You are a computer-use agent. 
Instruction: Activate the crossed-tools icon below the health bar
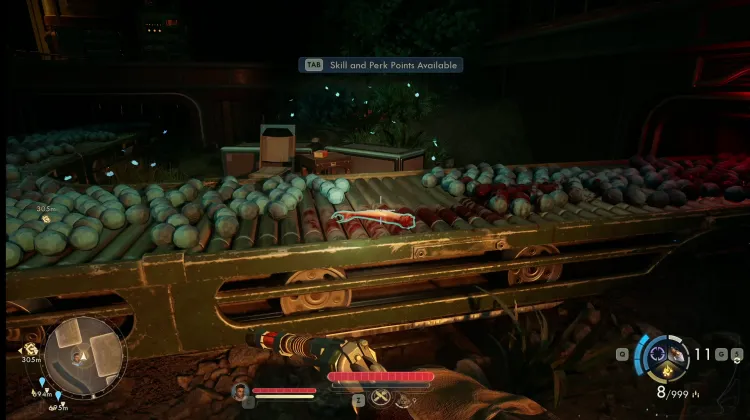(x=381, y=397)
